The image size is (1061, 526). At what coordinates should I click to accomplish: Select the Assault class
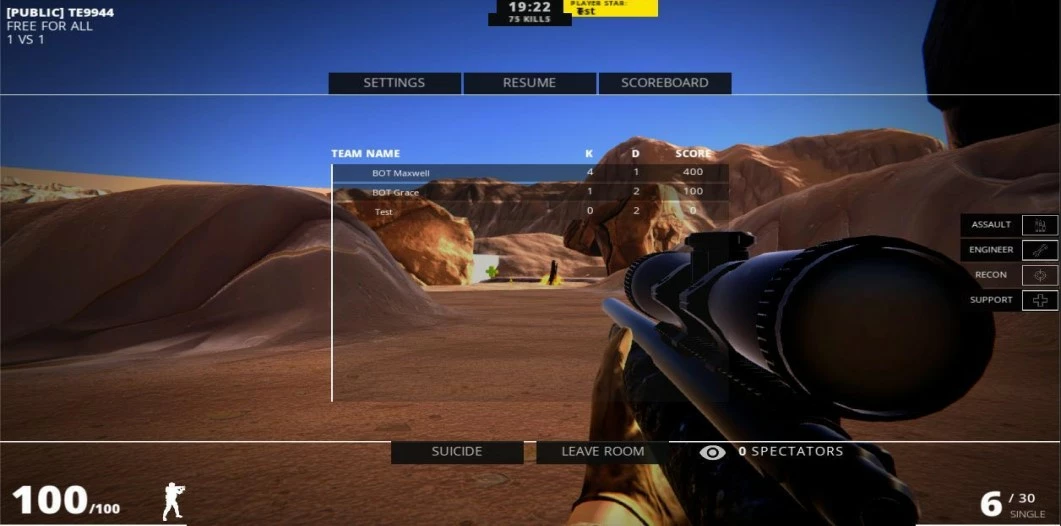(x=1008, y=225)
